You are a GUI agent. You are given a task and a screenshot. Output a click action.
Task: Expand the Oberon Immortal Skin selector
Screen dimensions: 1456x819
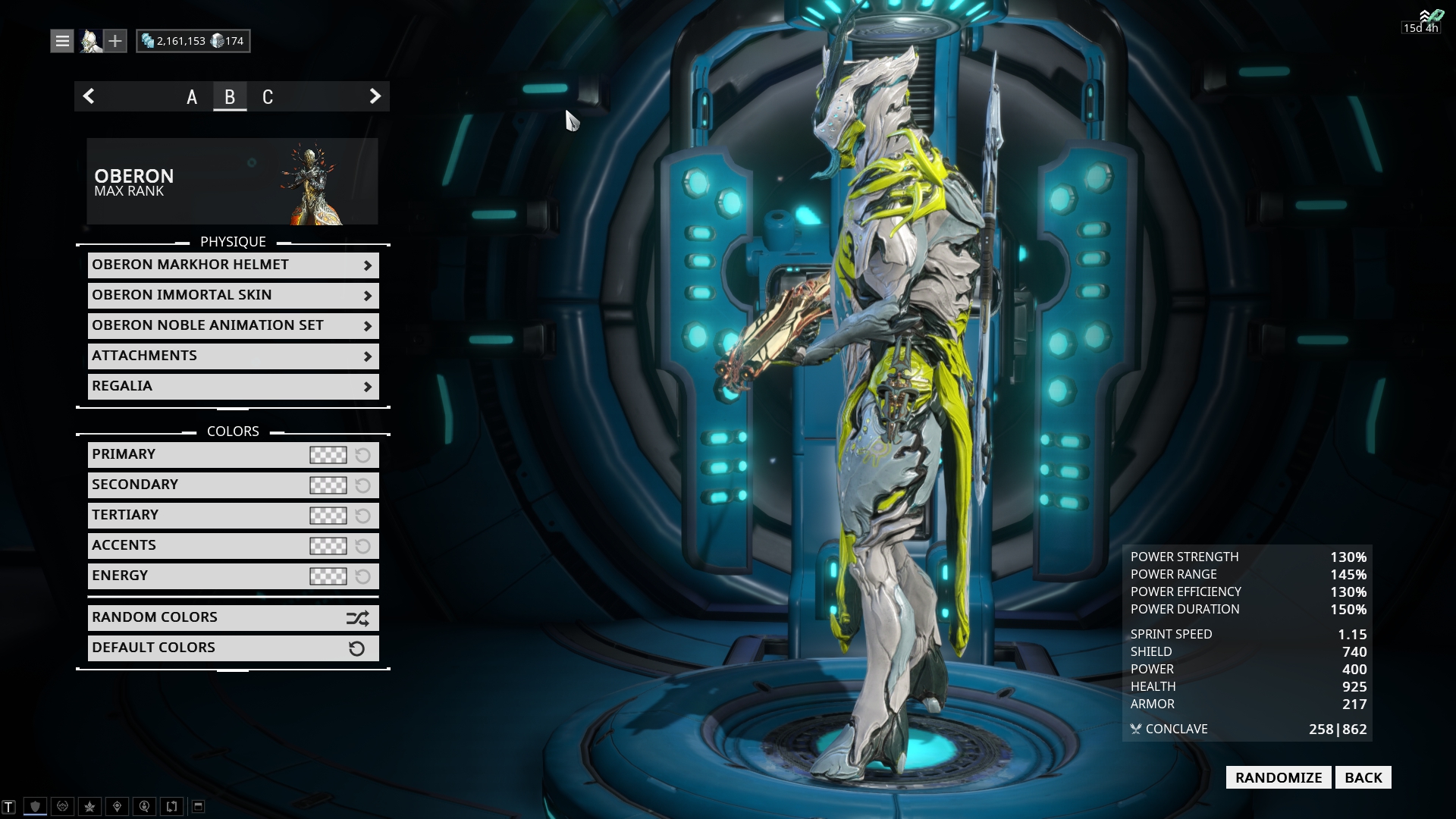click(232, 295)
